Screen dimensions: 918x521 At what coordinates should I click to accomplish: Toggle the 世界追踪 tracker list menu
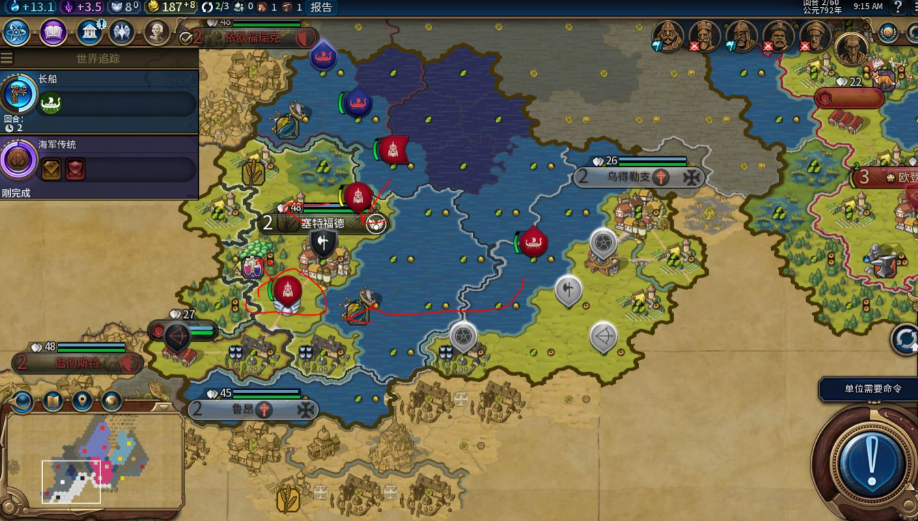point(7,59)
